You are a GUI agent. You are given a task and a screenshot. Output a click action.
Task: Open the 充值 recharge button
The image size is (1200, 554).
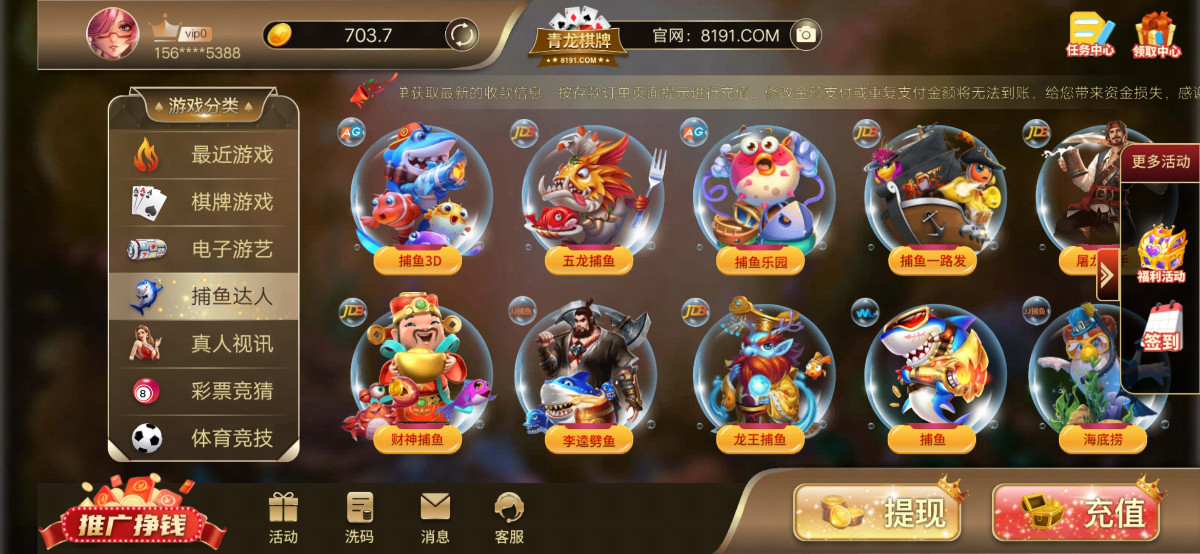tap(1076, 513)
